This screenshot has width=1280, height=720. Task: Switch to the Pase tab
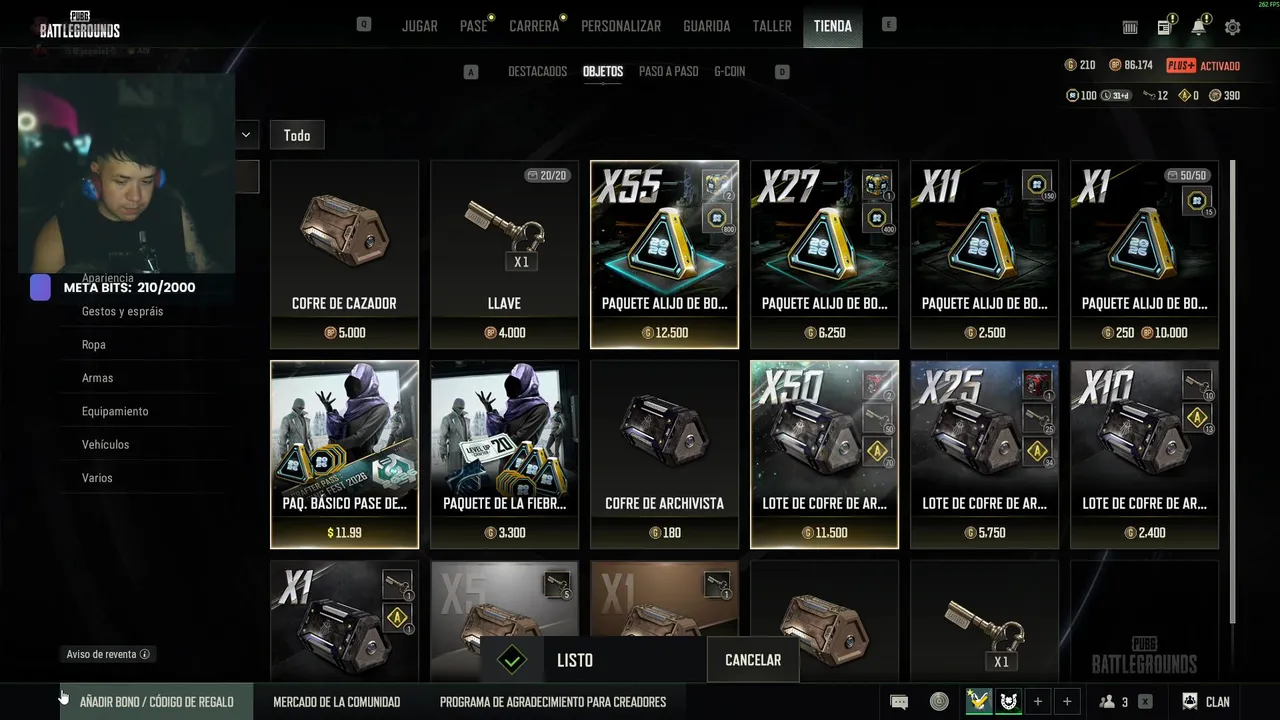coord(473,26)
